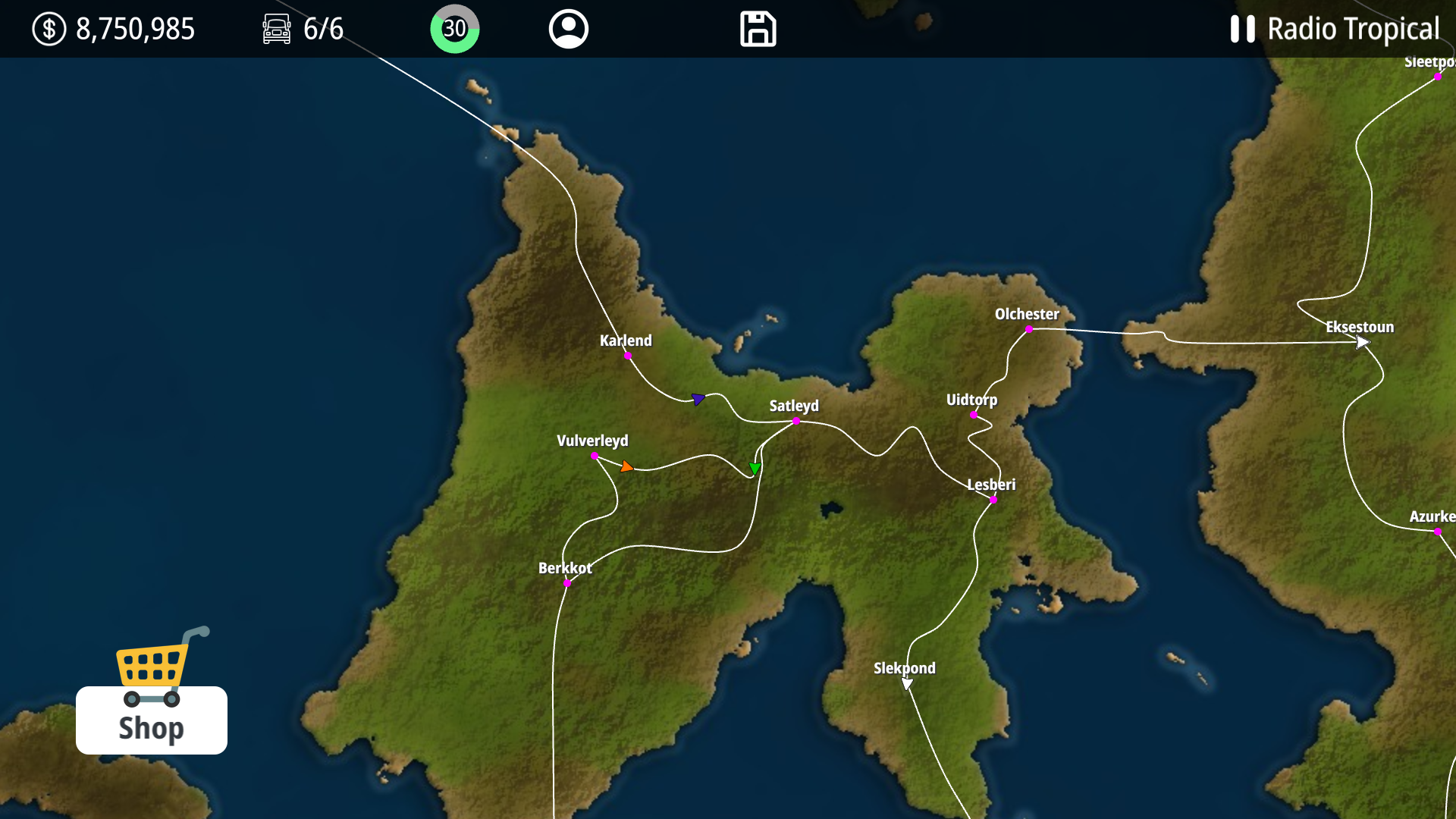Pause Radio Tropical playback

click(x=1243, y=29)
